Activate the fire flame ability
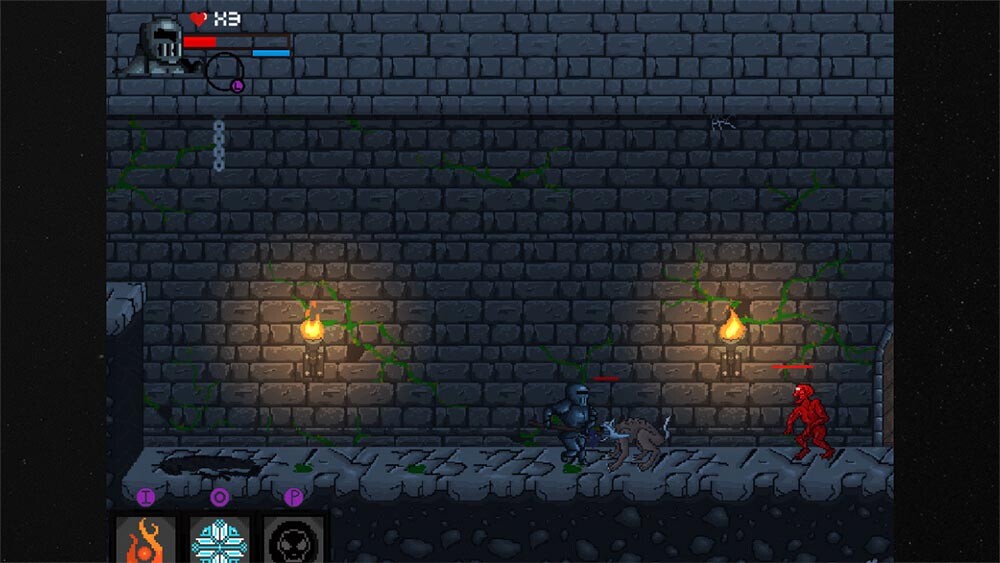Screen dimensions: 1000x563 [146, 540]
